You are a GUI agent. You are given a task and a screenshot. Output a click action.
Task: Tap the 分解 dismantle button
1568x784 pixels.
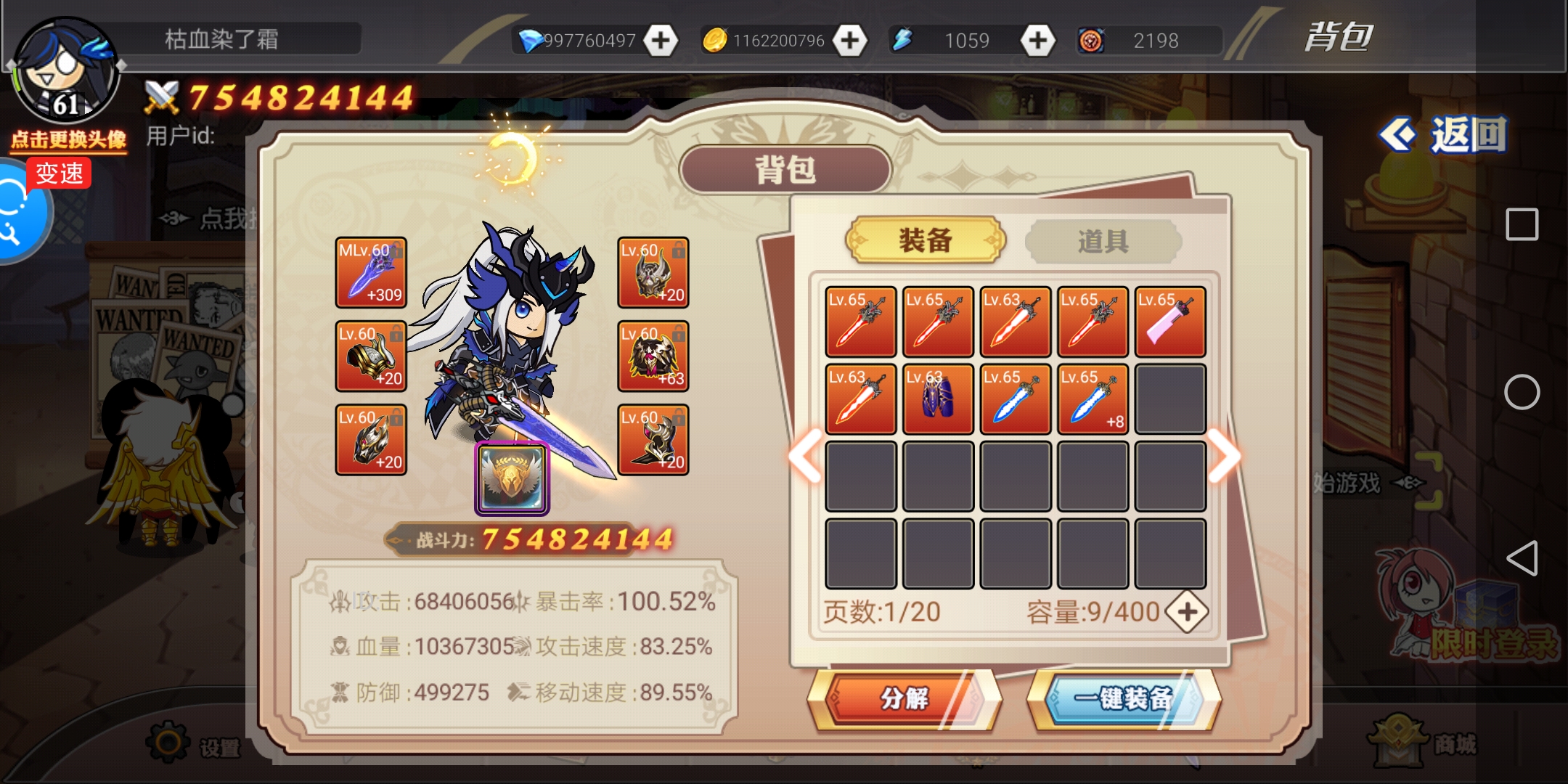[x=904, y=698]
